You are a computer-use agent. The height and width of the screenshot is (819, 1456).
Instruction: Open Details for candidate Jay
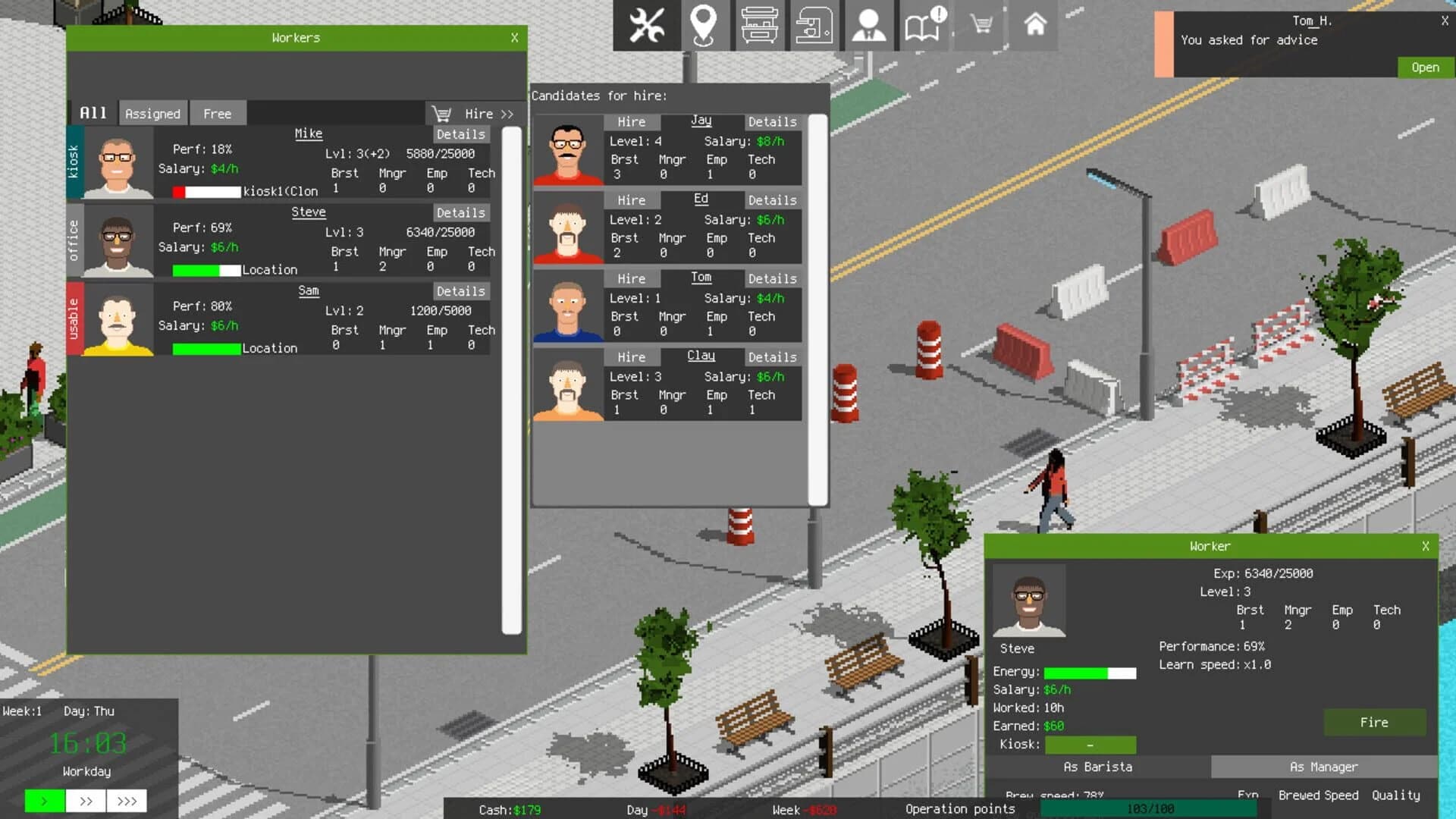tap(772, 121)
